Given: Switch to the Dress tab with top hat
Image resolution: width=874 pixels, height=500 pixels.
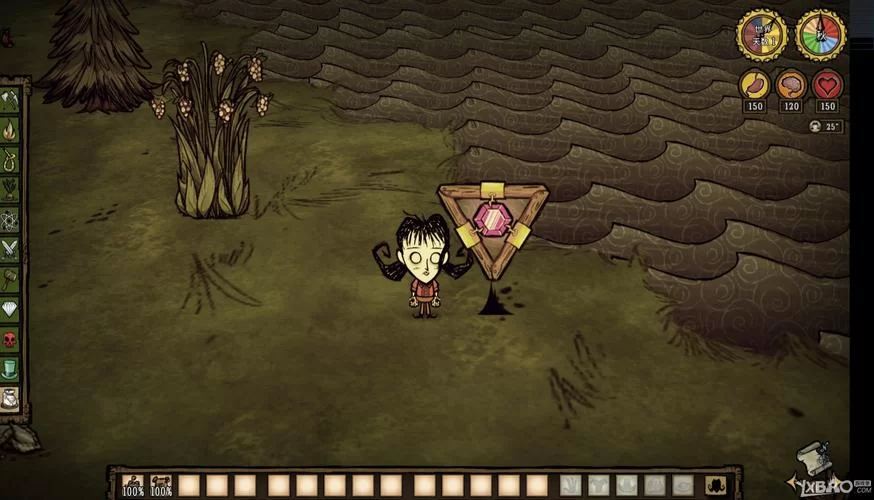Looking at the screenshot, I should 10,369.
